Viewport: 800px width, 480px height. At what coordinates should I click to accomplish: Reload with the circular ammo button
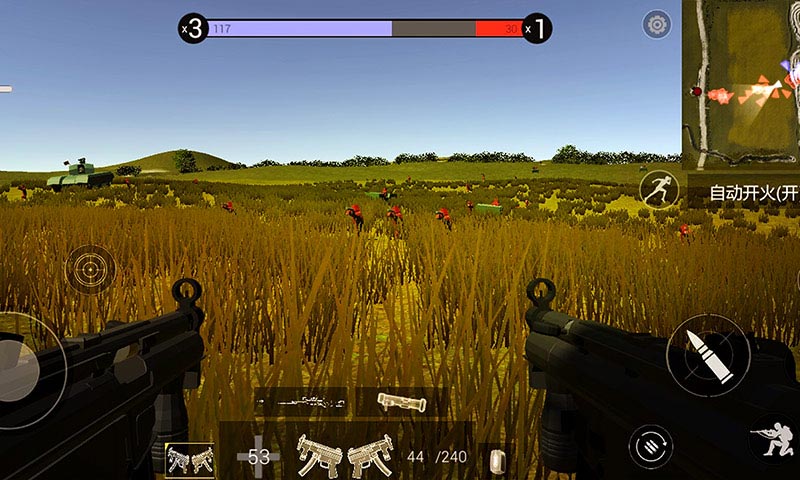649,444
